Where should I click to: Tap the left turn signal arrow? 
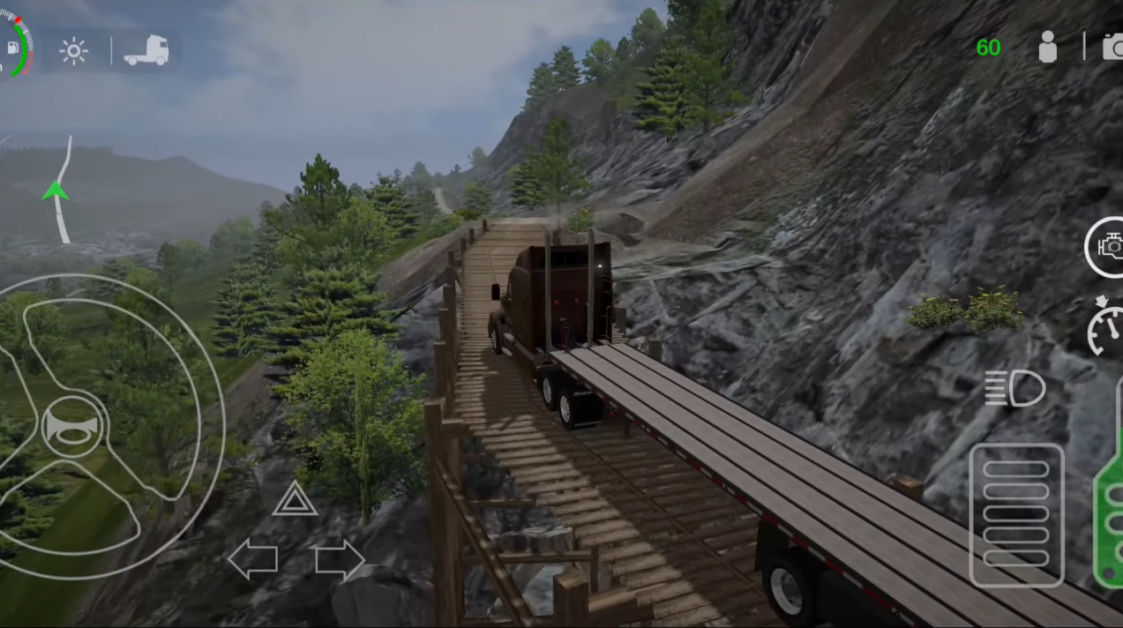[252, 559]
